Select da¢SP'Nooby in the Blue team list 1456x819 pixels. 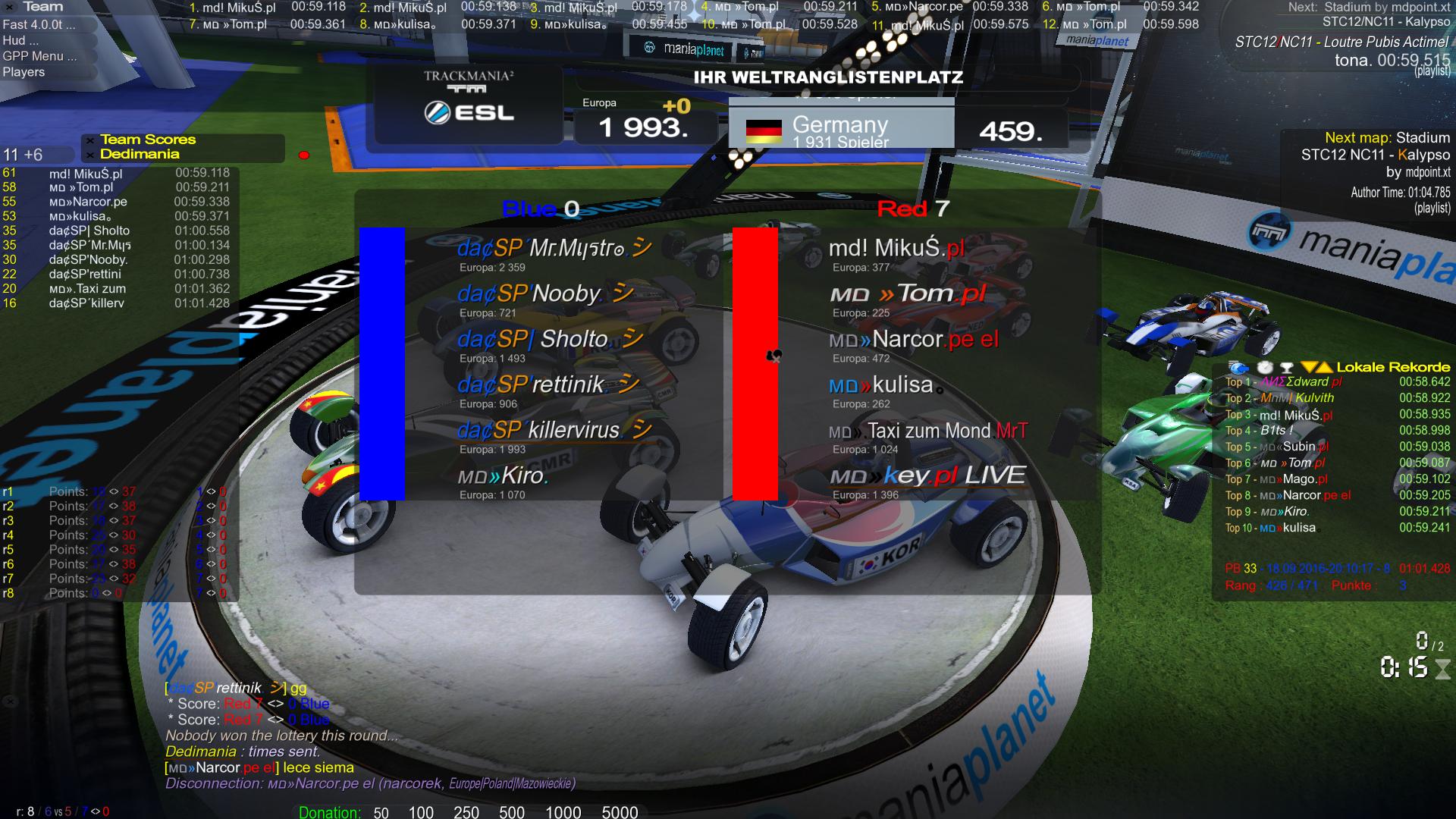[529, 294]
